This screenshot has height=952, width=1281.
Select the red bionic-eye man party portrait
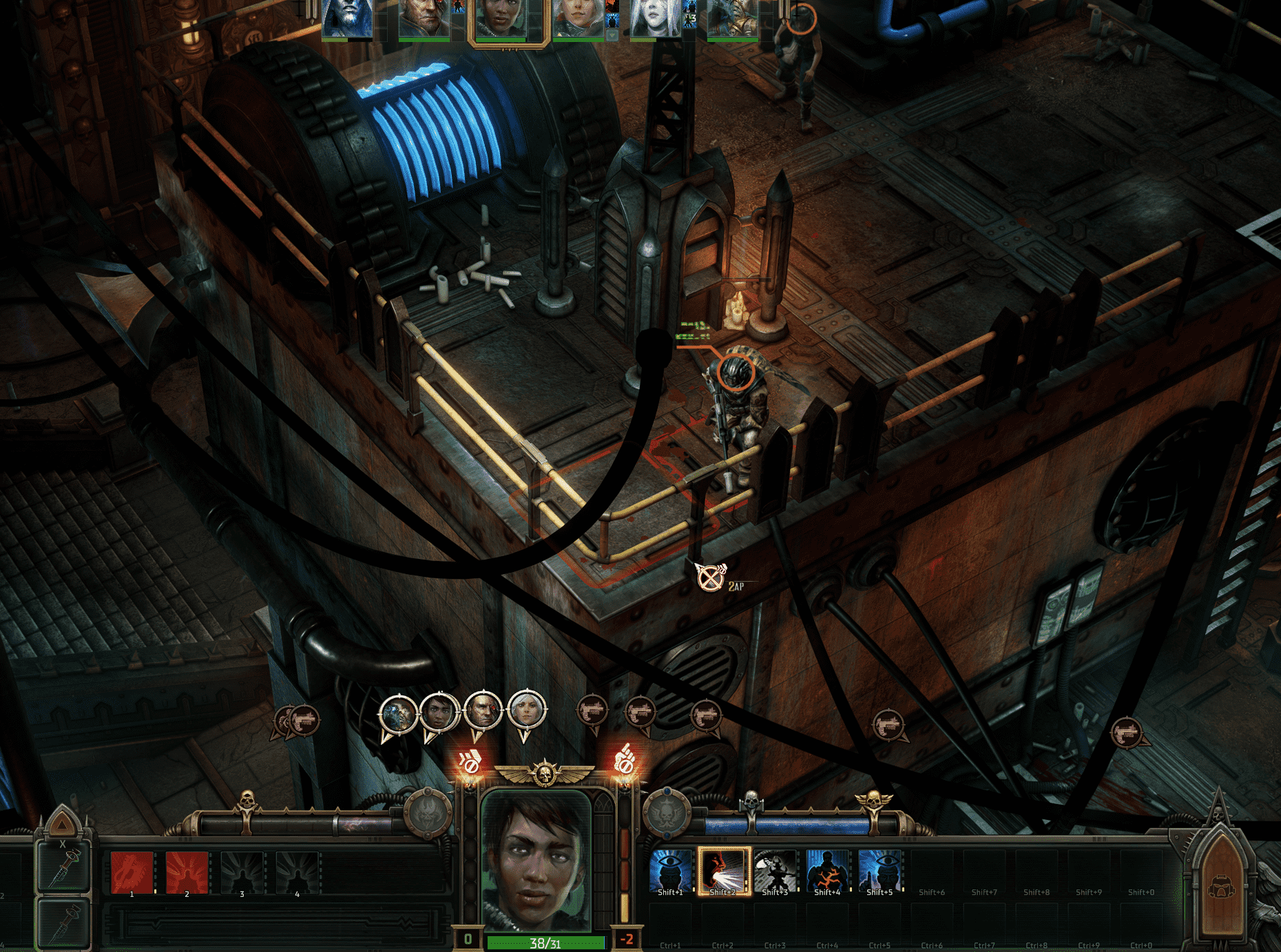coord(424,18)
